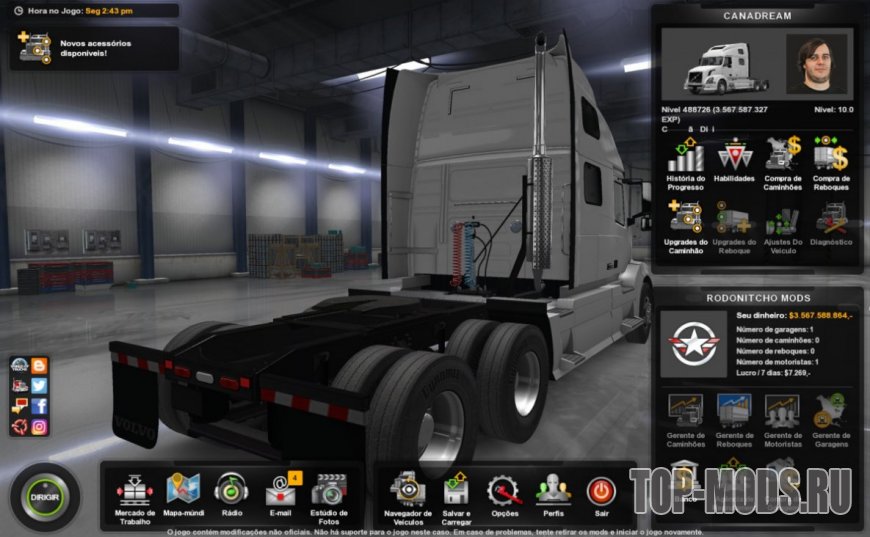Open Compra de Reboques trailer dealer
This screenshot has width=870, height=537.
tap(831, 162)
